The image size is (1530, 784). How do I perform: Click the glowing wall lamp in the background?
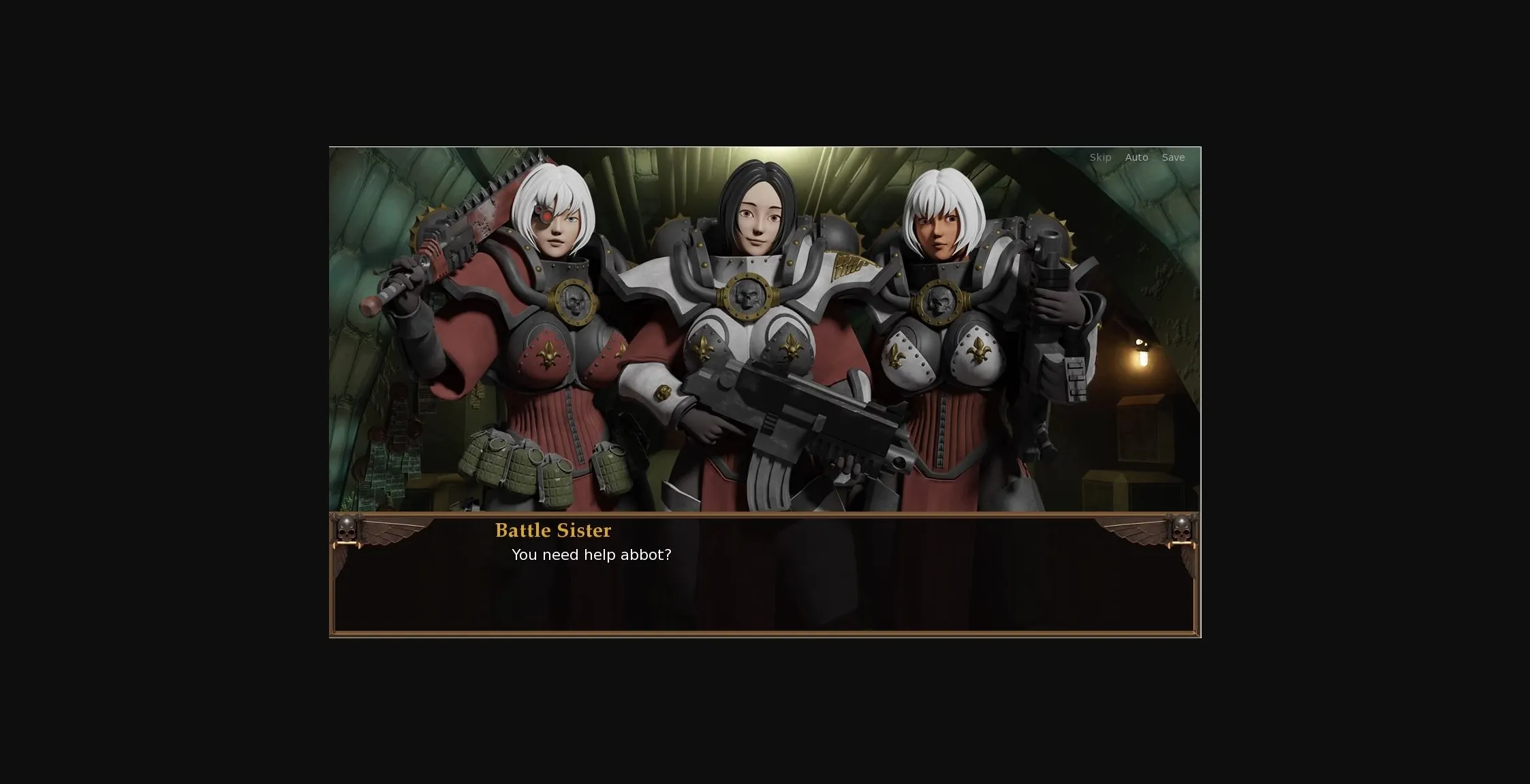1142,358
